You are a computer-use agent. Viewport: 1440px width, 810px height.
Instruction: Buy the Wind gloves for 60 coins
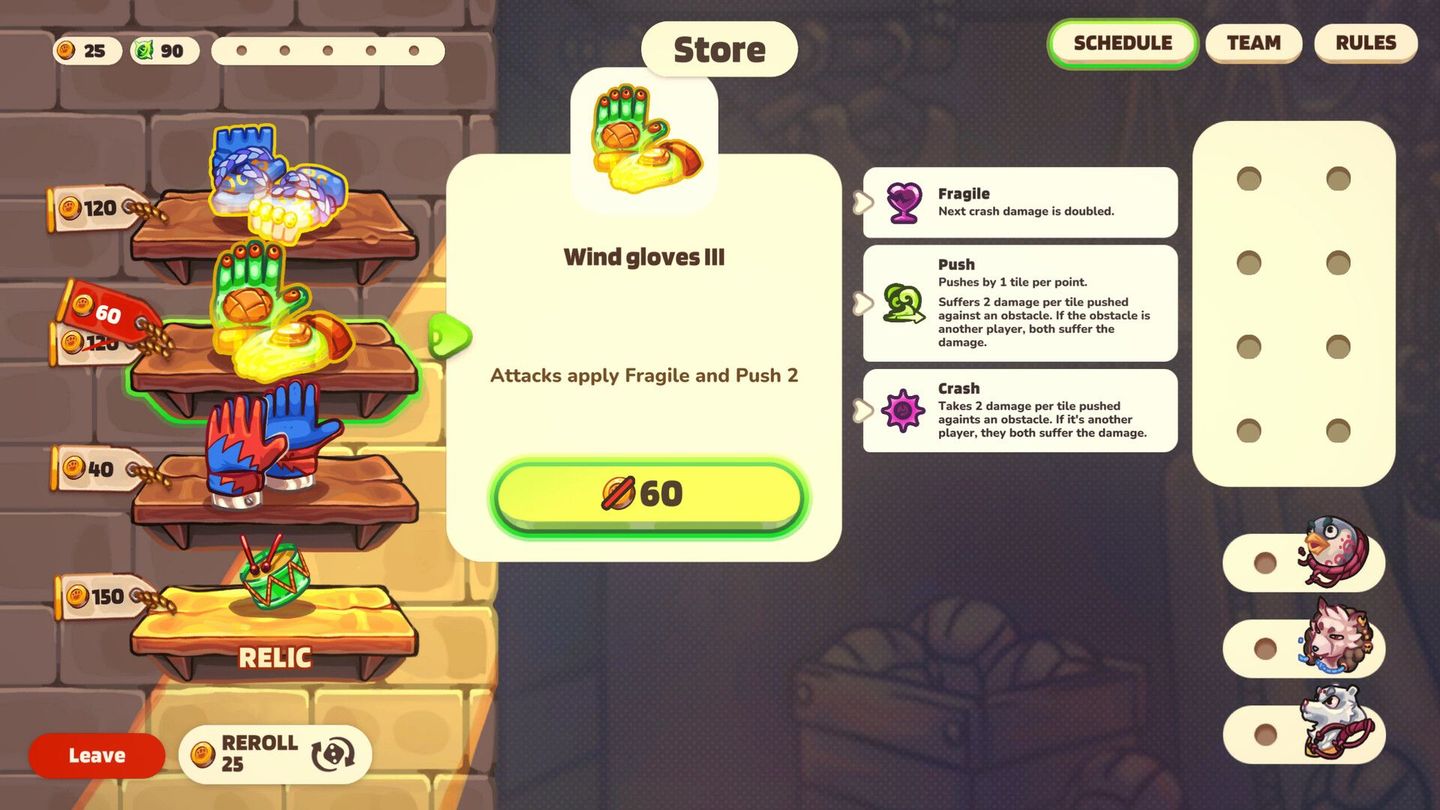coord(647,494)
